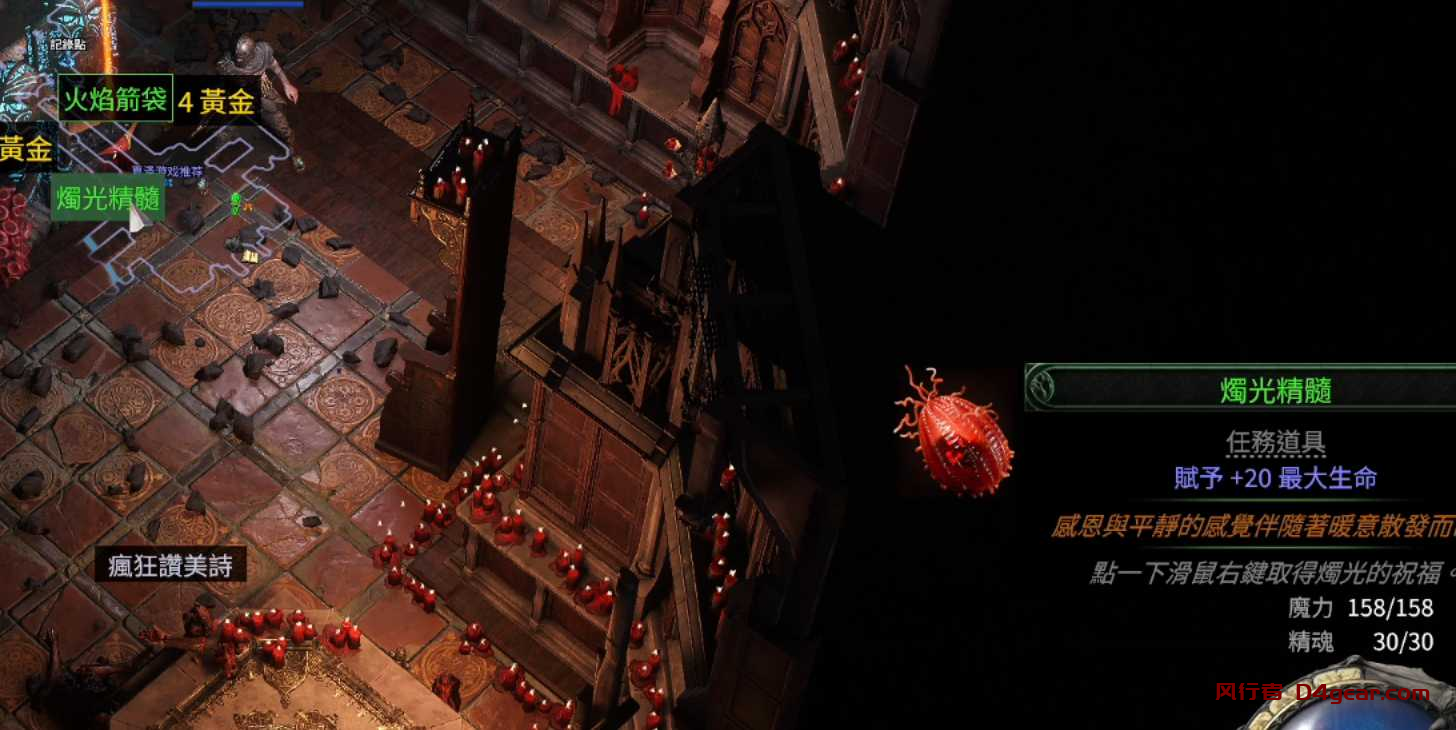Screen dimensions: 1456x730
Task: Collect the 4 黃金 gold drop label
Action: (217, 101)
